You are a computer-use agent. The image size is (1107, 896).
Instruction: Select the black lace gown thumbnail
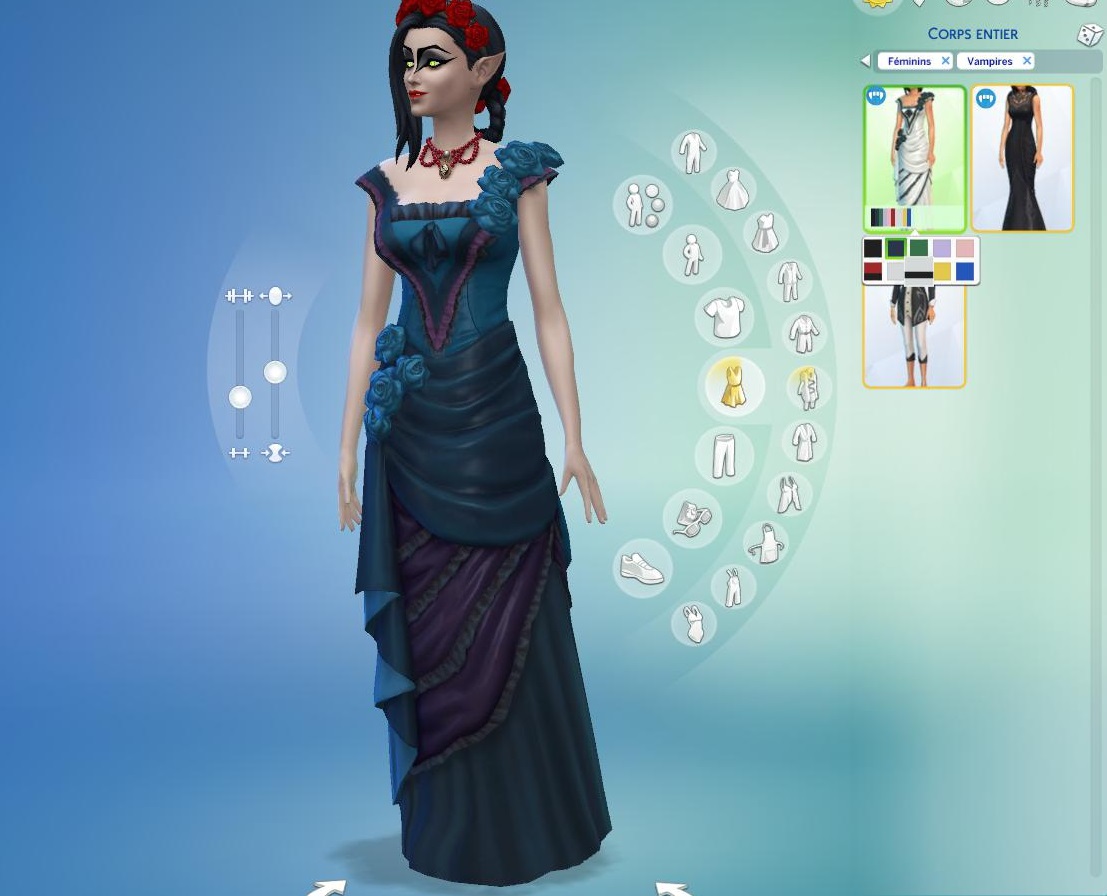[x=1022, y=158]
